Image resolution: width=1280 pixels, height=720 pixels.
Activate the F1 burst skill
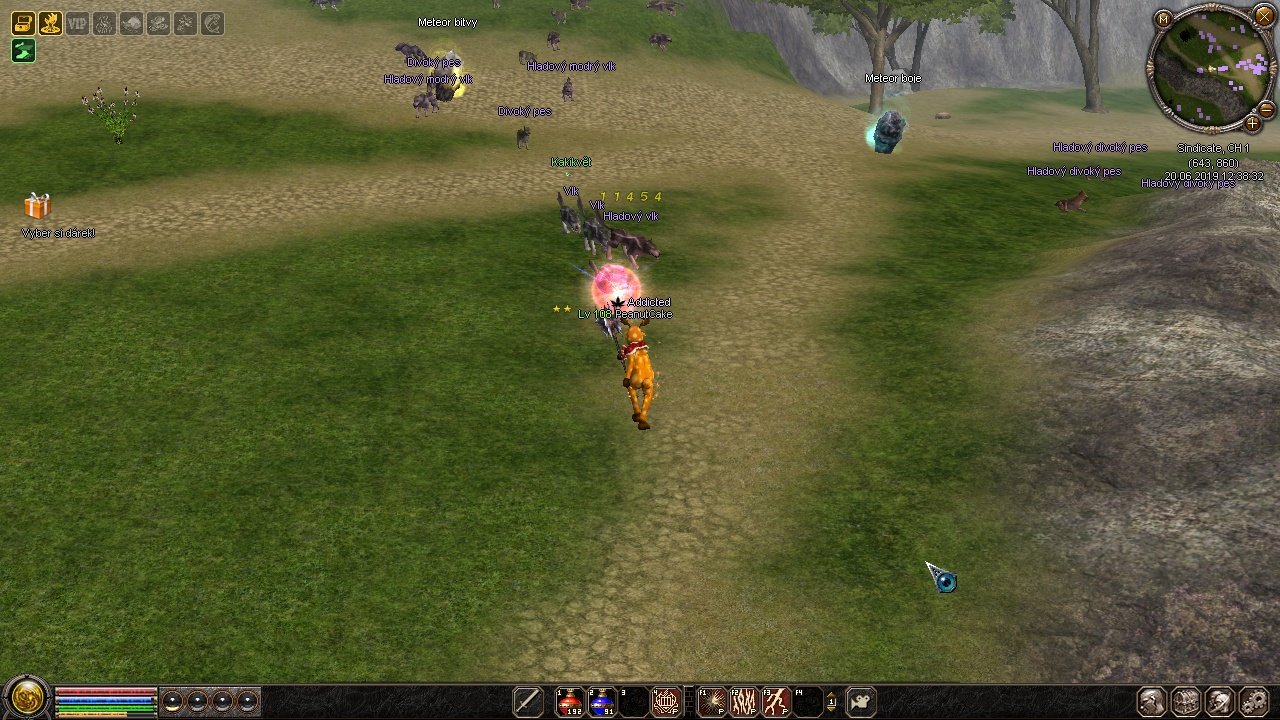click(711, 702)
